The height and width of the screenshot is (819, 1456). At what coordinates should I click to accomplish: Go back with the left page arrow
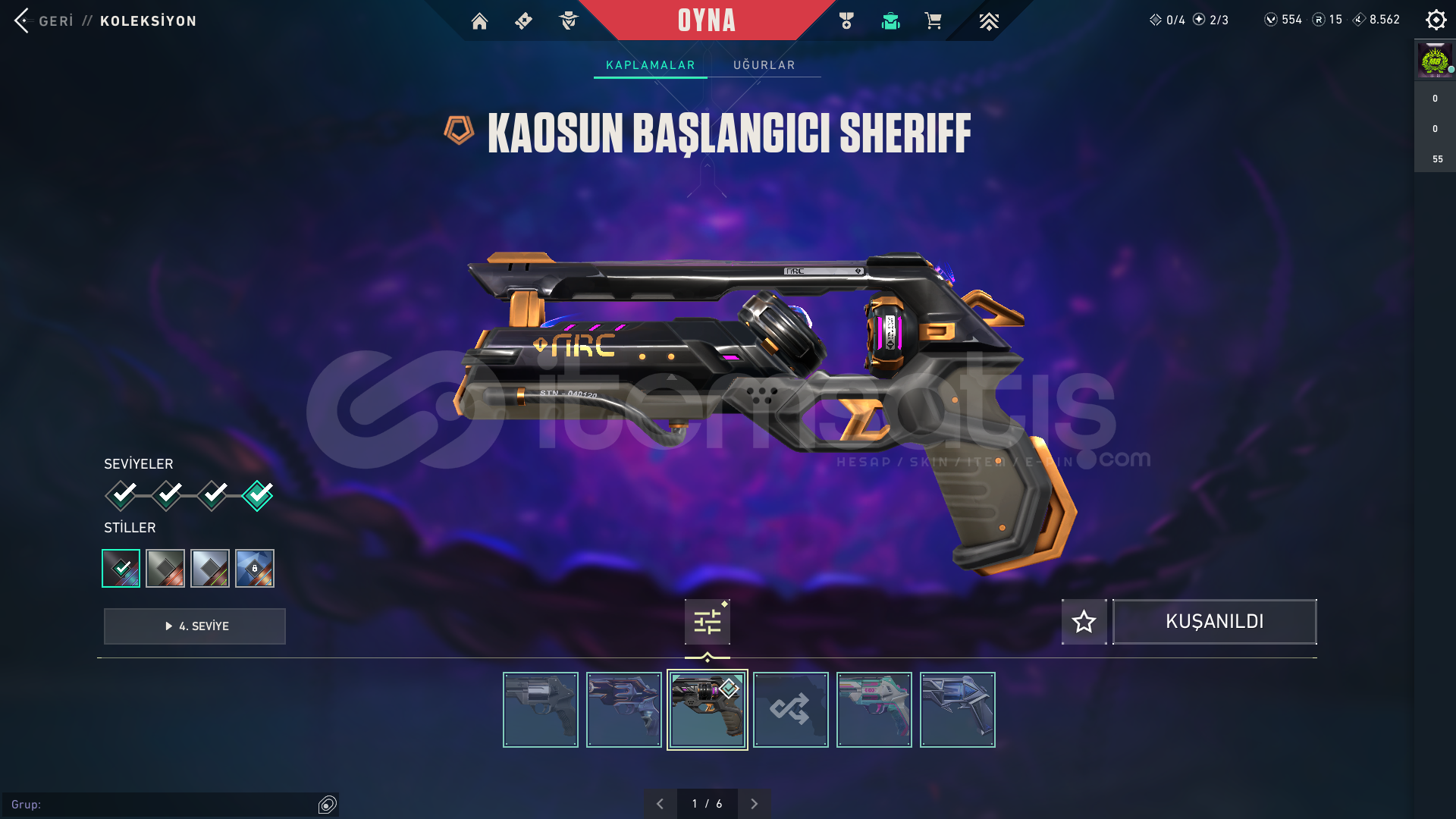[x=661, y=803]
